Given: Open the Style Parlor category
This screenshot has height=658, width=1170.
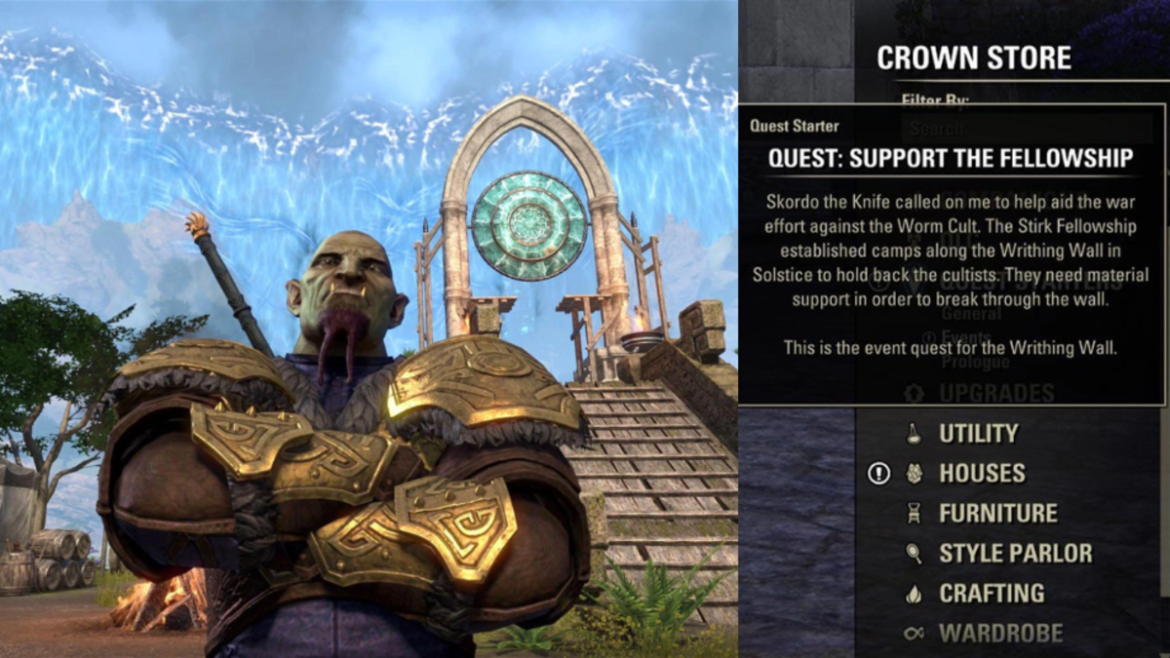Looking at the screenshot, I should click(x=1015, y=553).
